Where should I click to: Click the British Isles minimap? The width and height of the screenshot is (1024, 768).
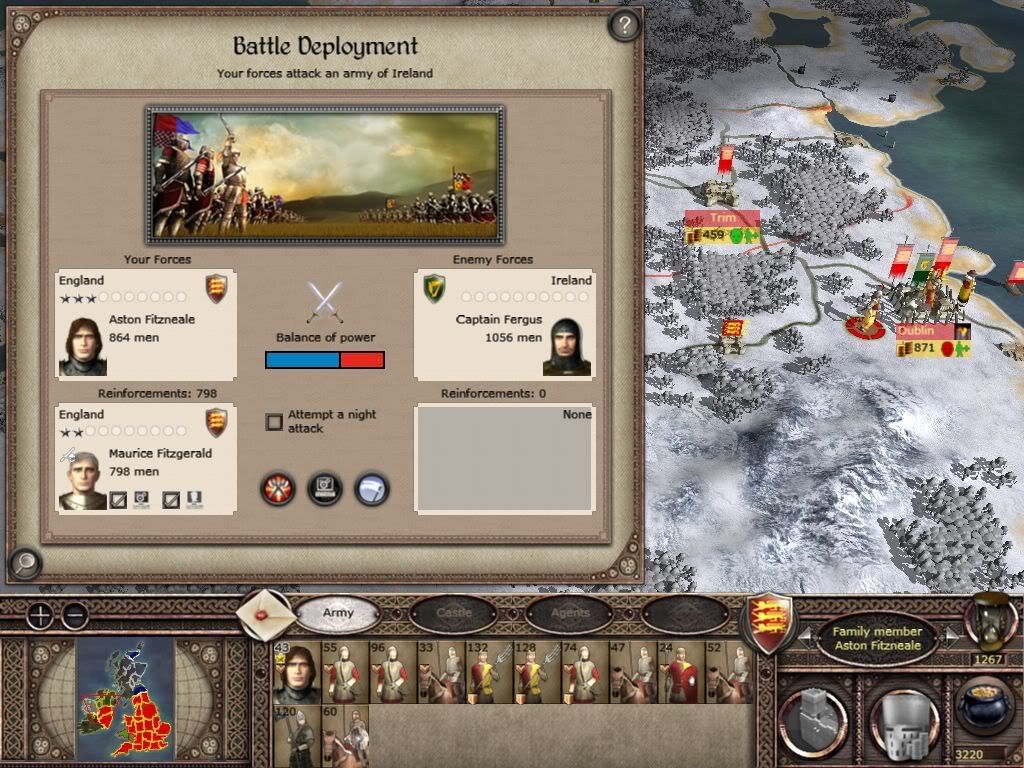tap(126, 694)
